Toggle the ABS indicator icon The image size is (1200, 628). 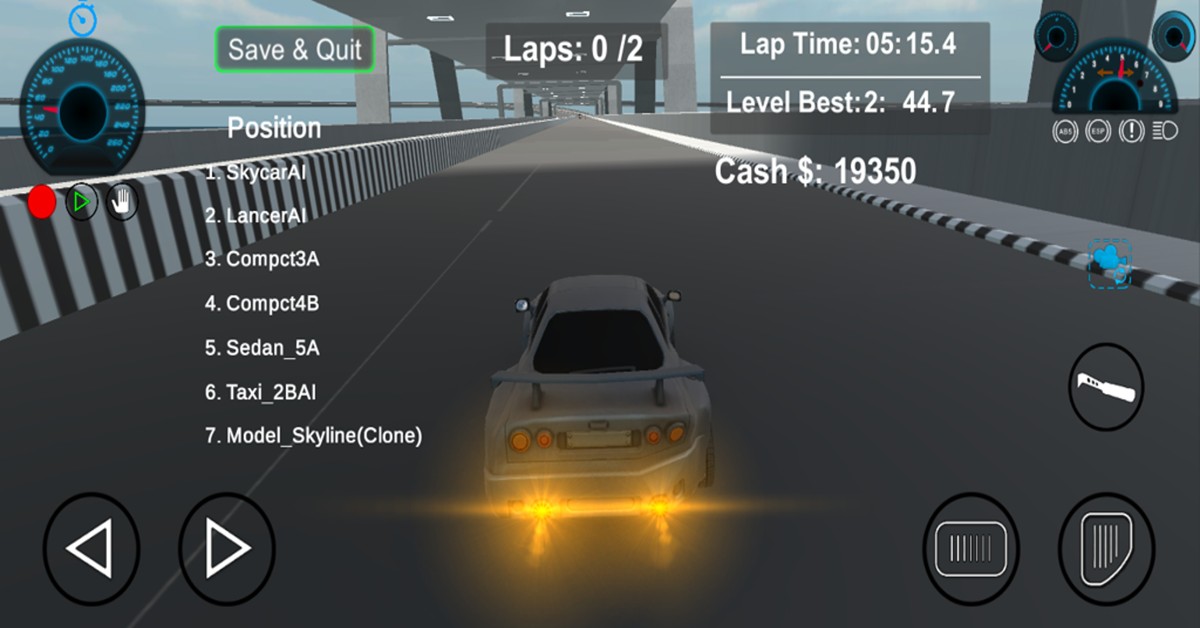click(x=1065, y=130)
